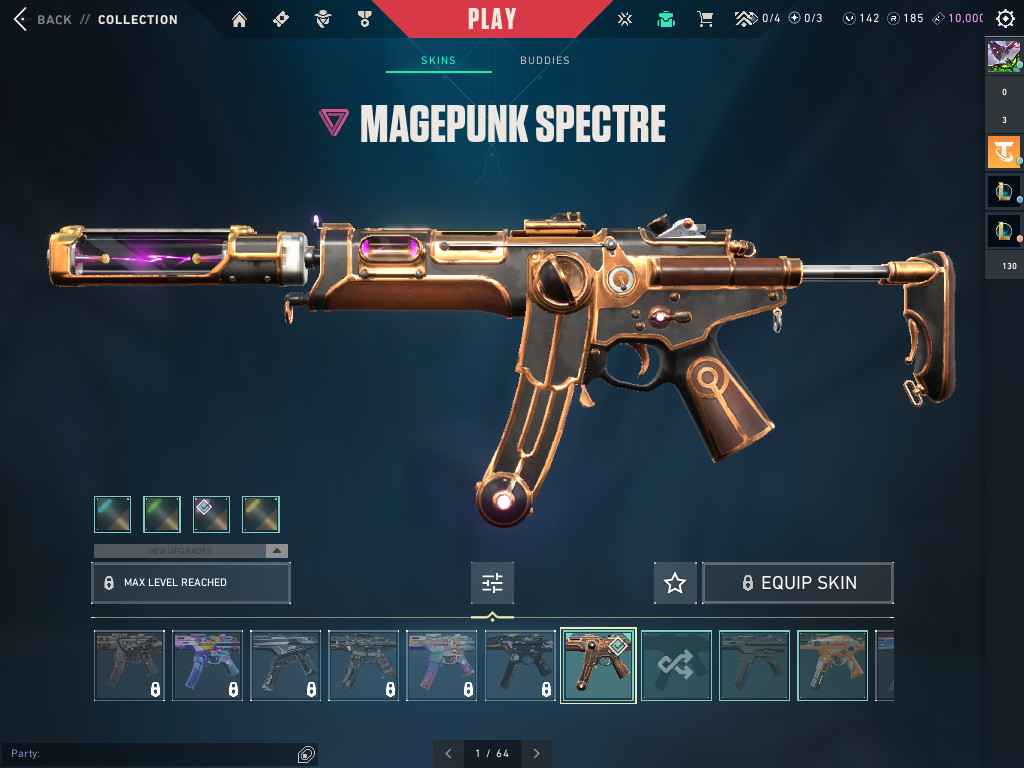Open the filter sliders button
Screen dimensions: 1024x768
pyautogui.click(x=492, y=583)
